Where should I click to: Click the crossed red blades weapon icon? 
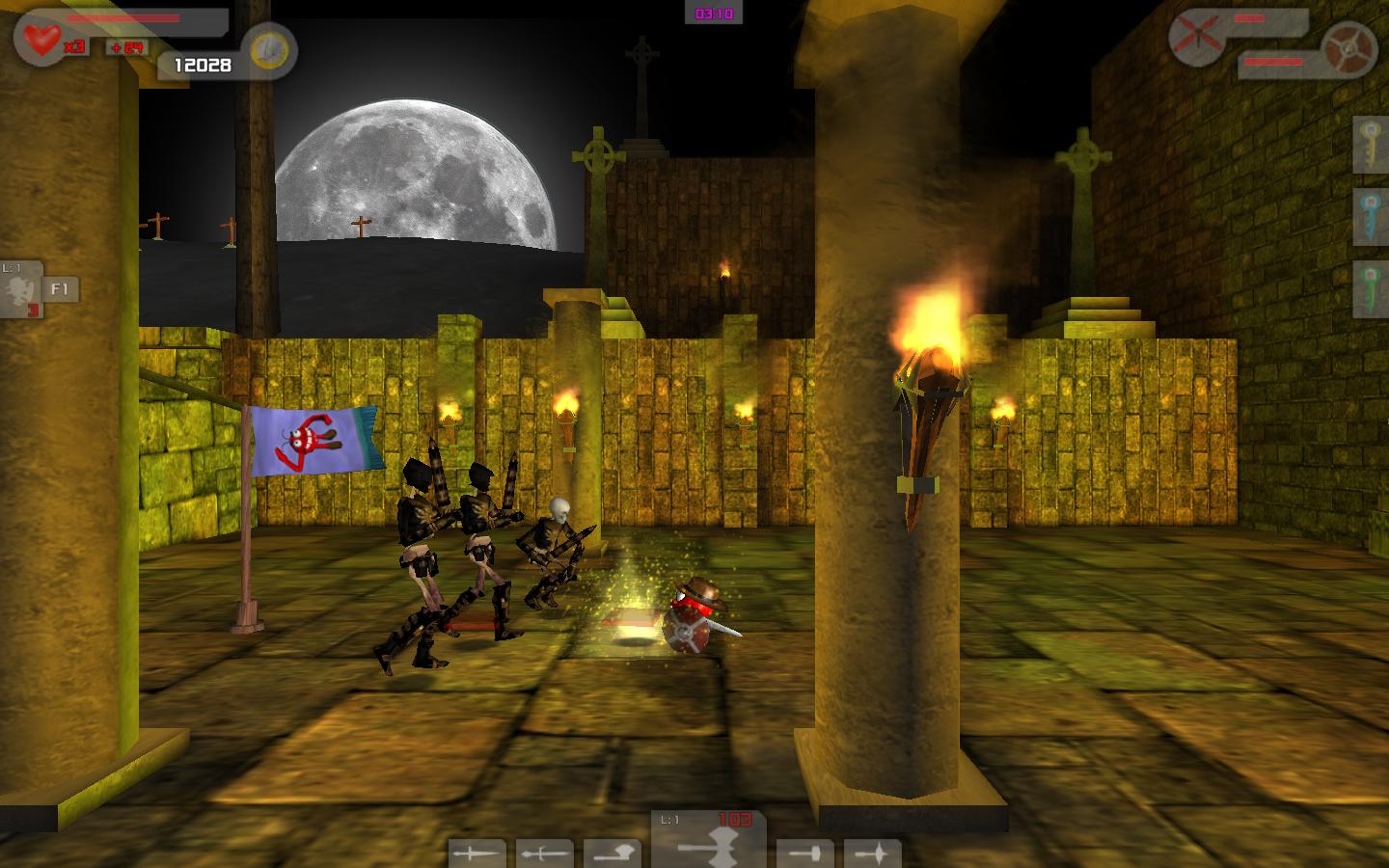click(x=1196, y=39)
